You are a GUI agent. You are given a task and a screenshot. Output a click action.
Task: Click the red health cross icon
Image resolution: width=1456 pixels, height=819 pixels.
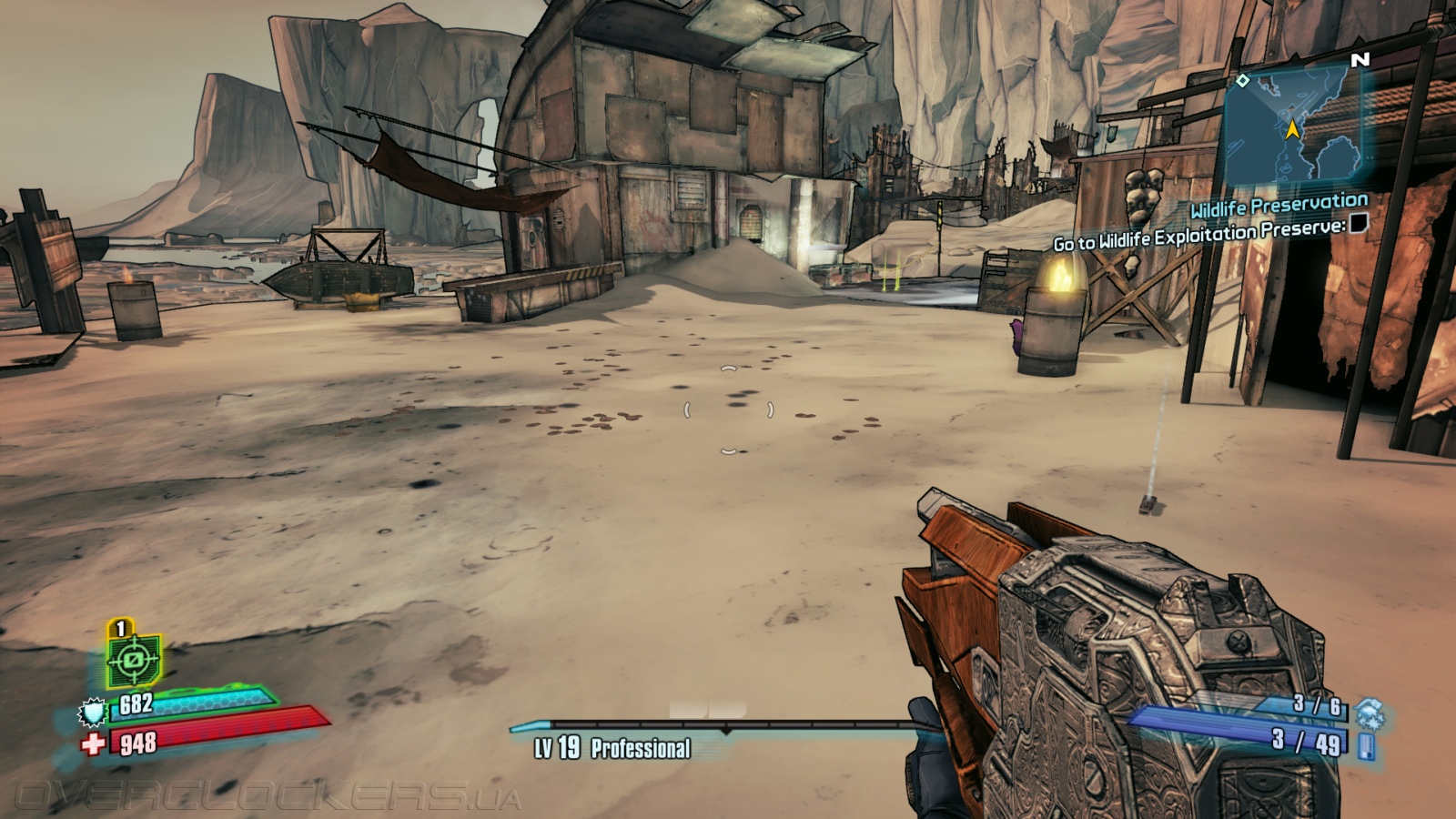click(x=93, y=744)
